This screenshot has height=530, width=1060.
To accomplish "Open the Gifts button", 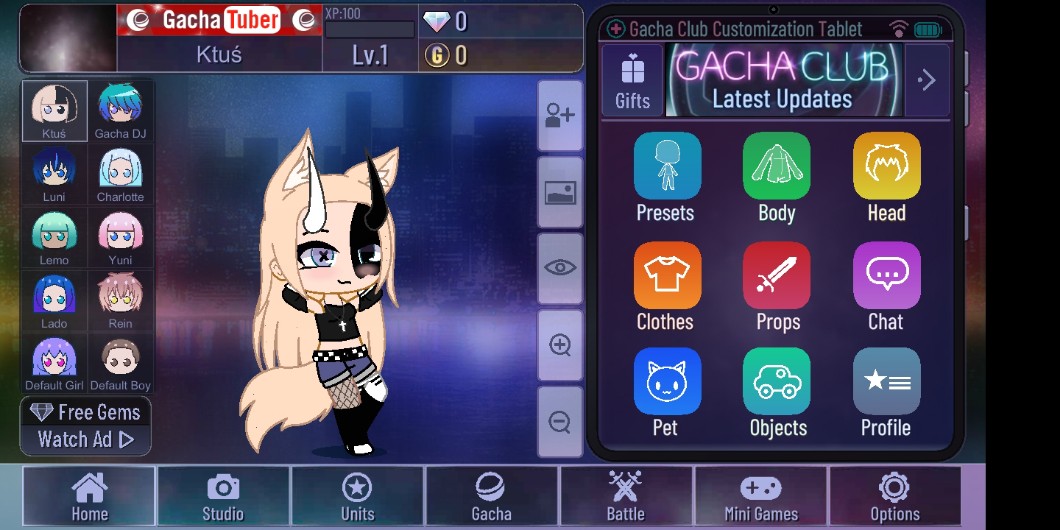I will [632, 80].
